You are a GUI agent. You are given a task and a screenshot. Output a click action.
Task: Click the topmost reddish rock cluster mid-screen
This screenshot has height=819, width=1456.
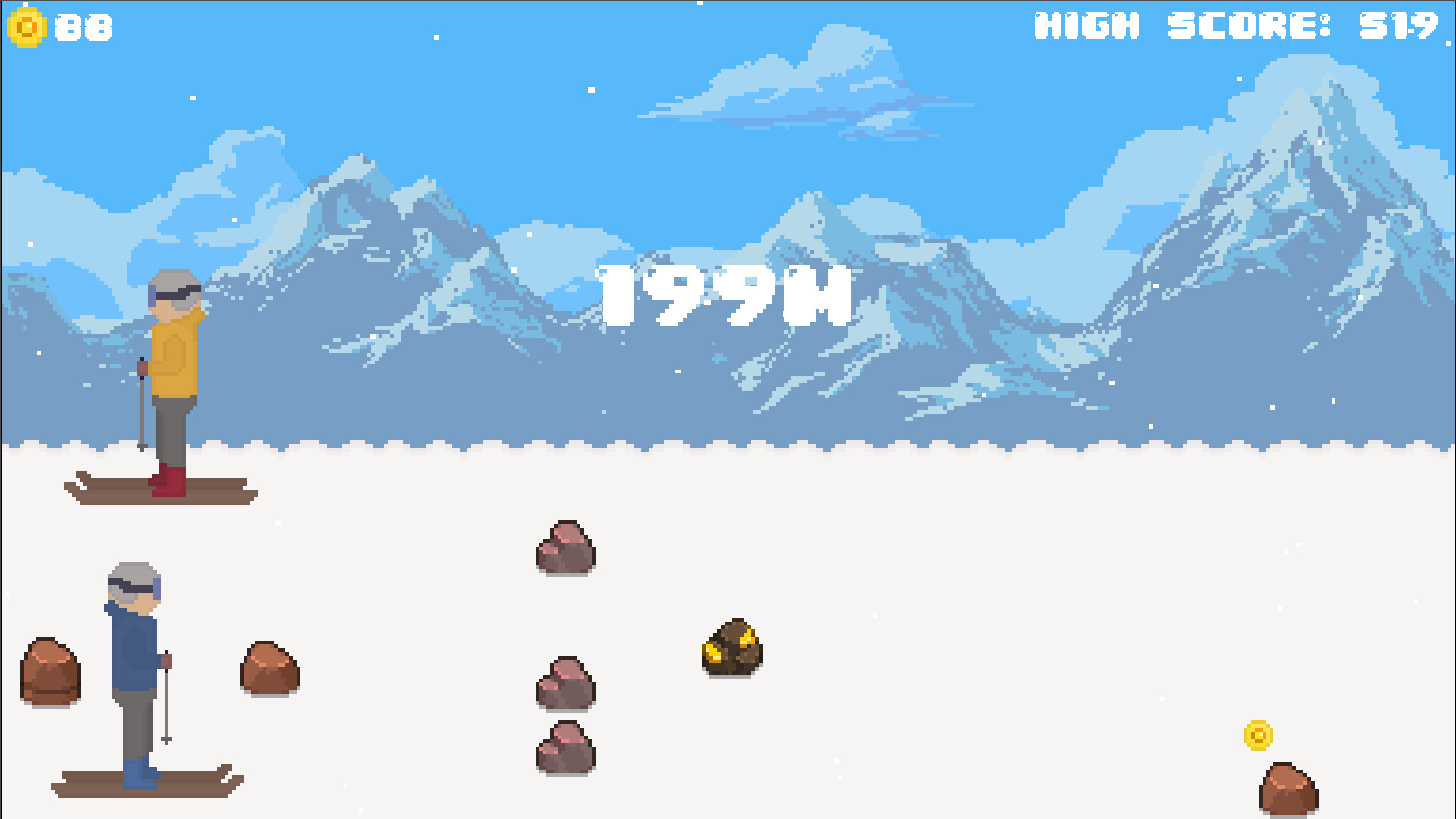point(564,547)
